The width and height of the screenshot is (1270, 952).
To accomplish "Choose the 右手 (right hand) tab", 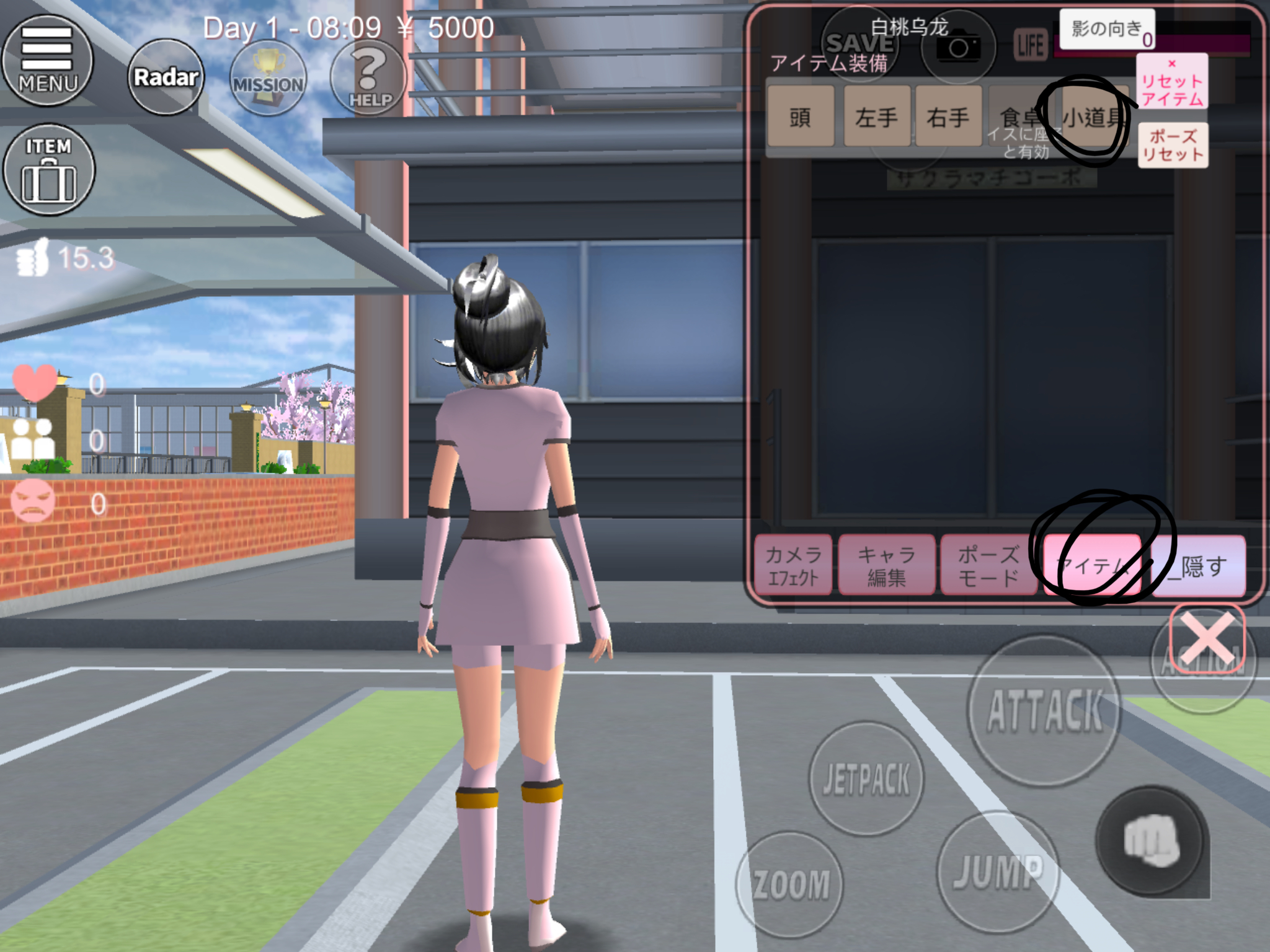I will (x=948, y=117).
